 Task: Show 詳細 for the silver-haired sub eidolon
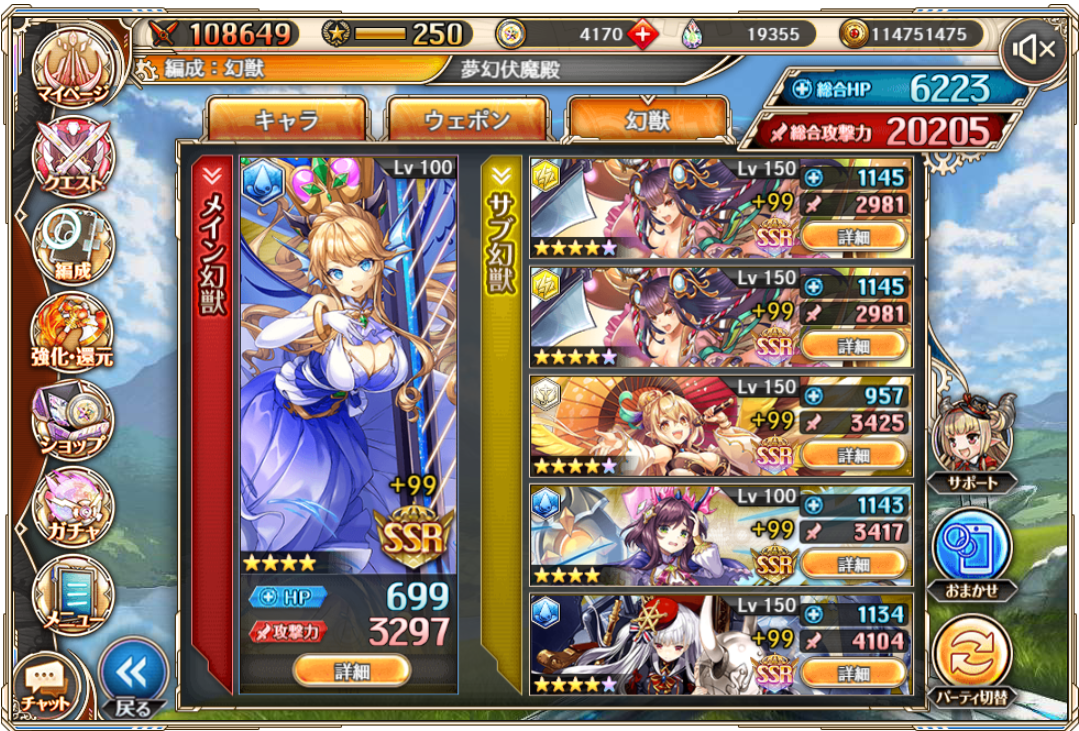point(854,673)
